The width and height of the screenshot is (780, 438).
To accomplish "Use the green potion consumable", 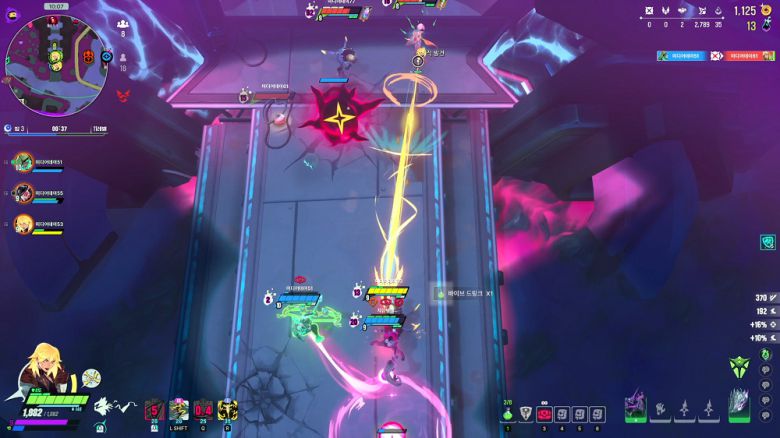I will (507, 413).
